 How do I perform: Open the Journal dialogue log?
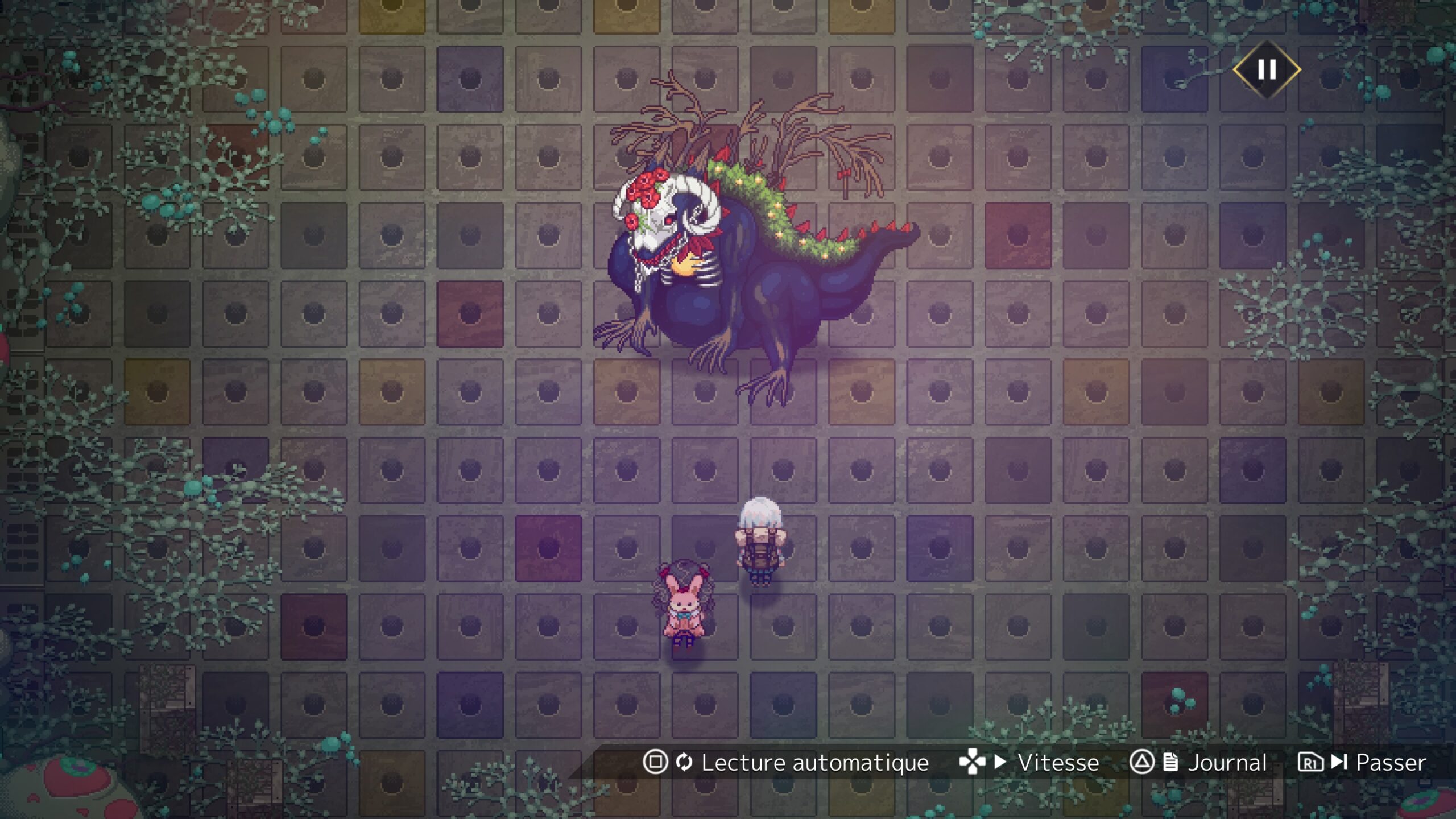[1198, 762]
